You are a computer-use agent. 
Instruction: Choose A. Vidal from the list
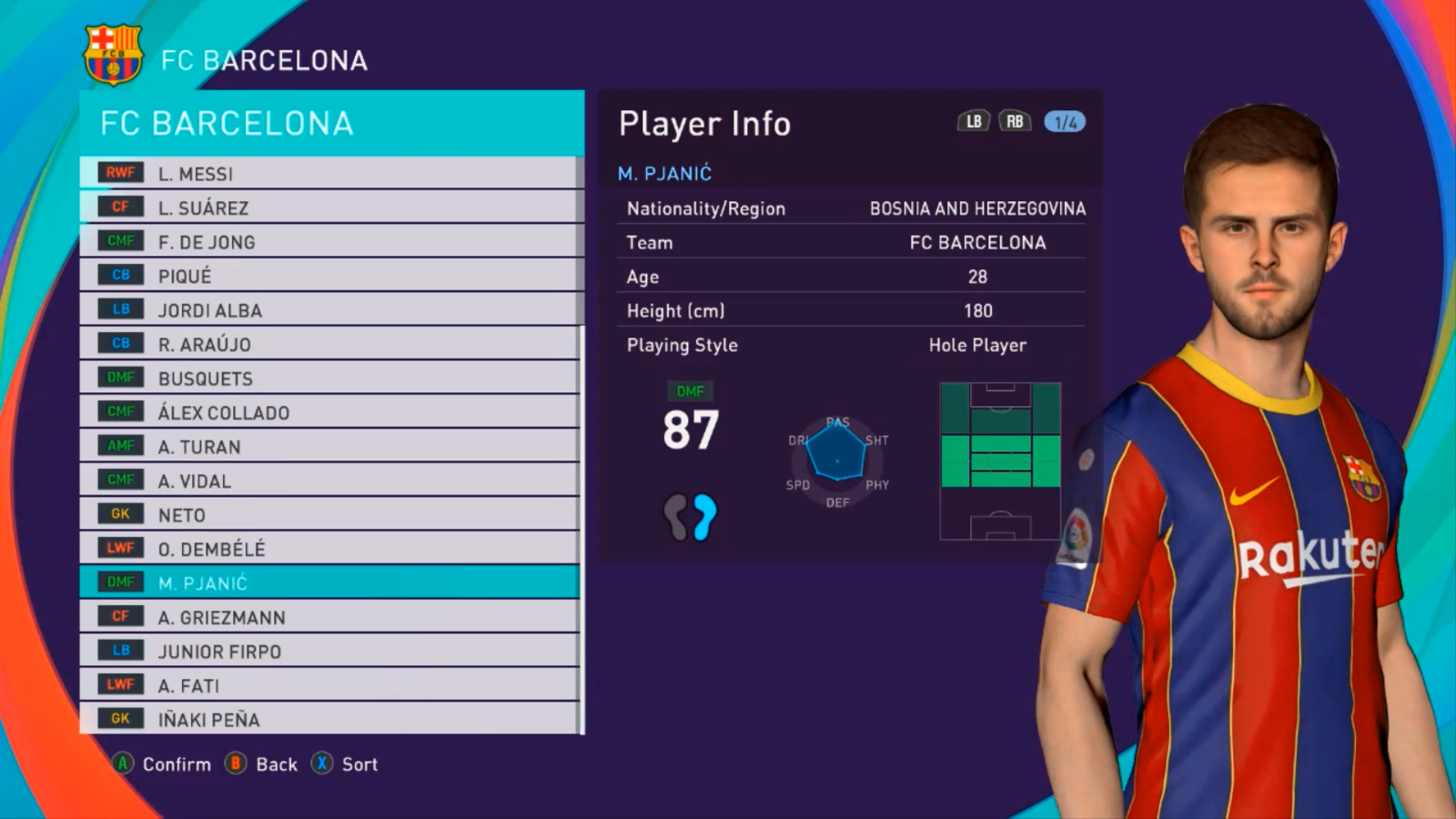pos(328,480)
